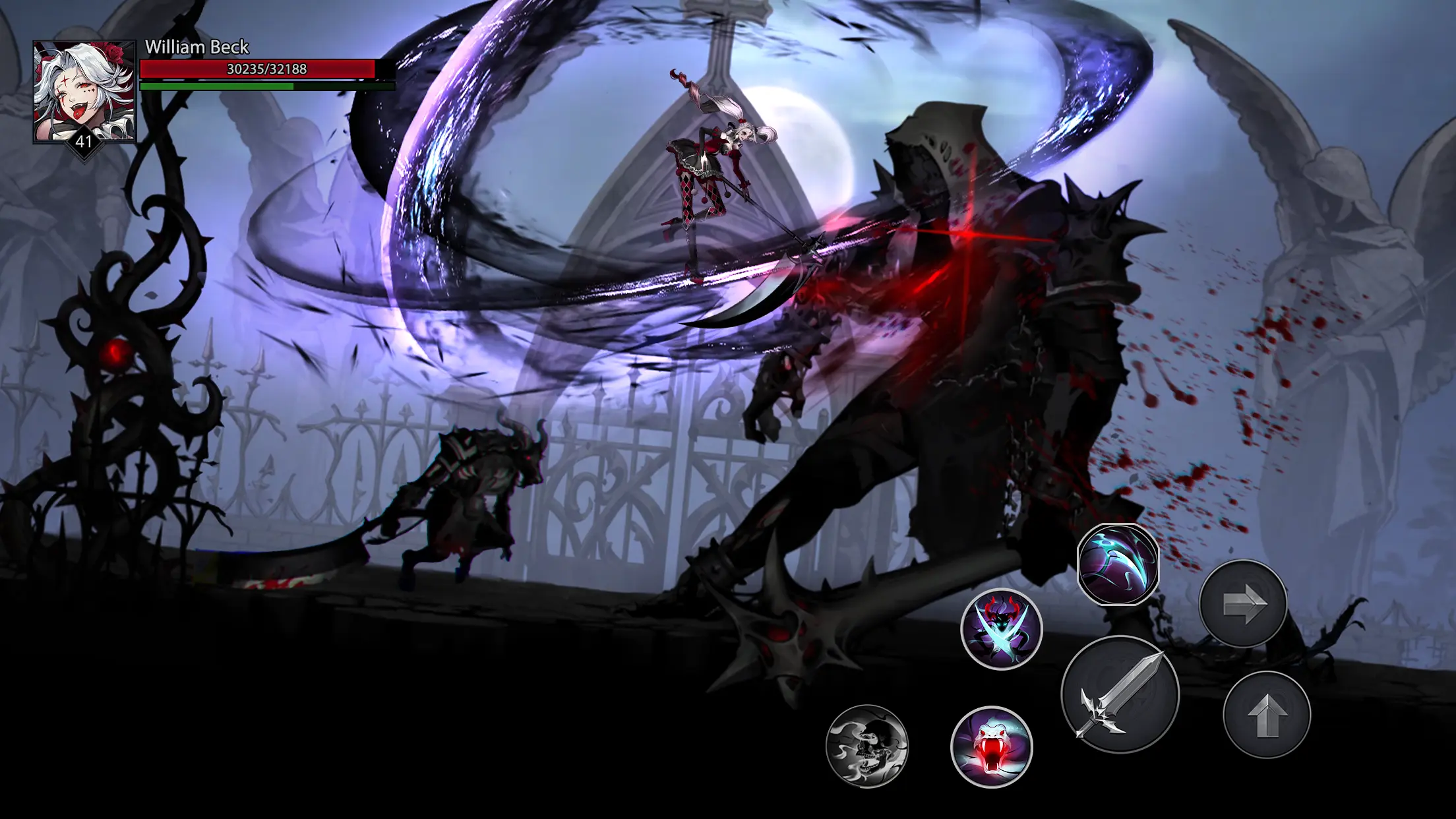Click the level 41 badge
Image resolution: width=1456 pixels, height=819 pixels.
84,140
